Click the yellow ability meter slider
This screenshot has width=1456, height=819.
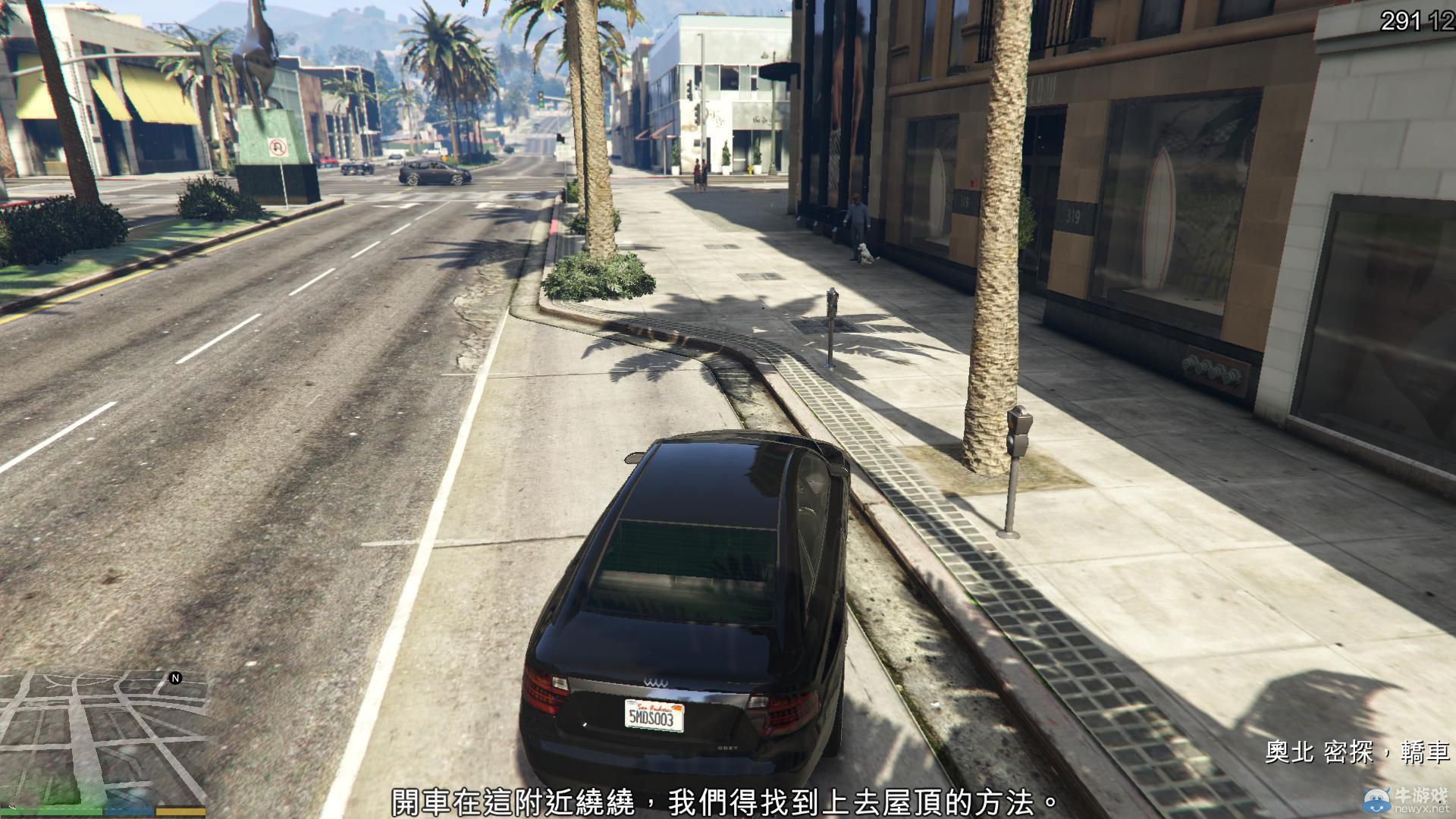click(x=180, y=811)
